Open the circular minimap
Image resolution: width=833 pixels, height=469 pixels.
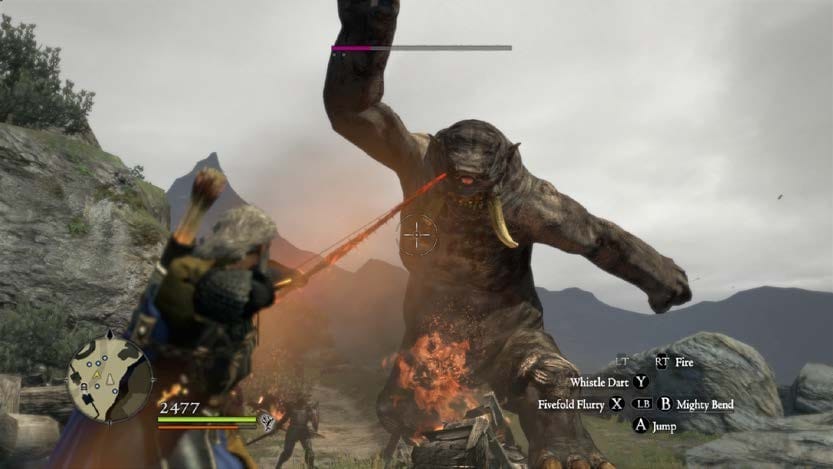click(x=109, y=378)
